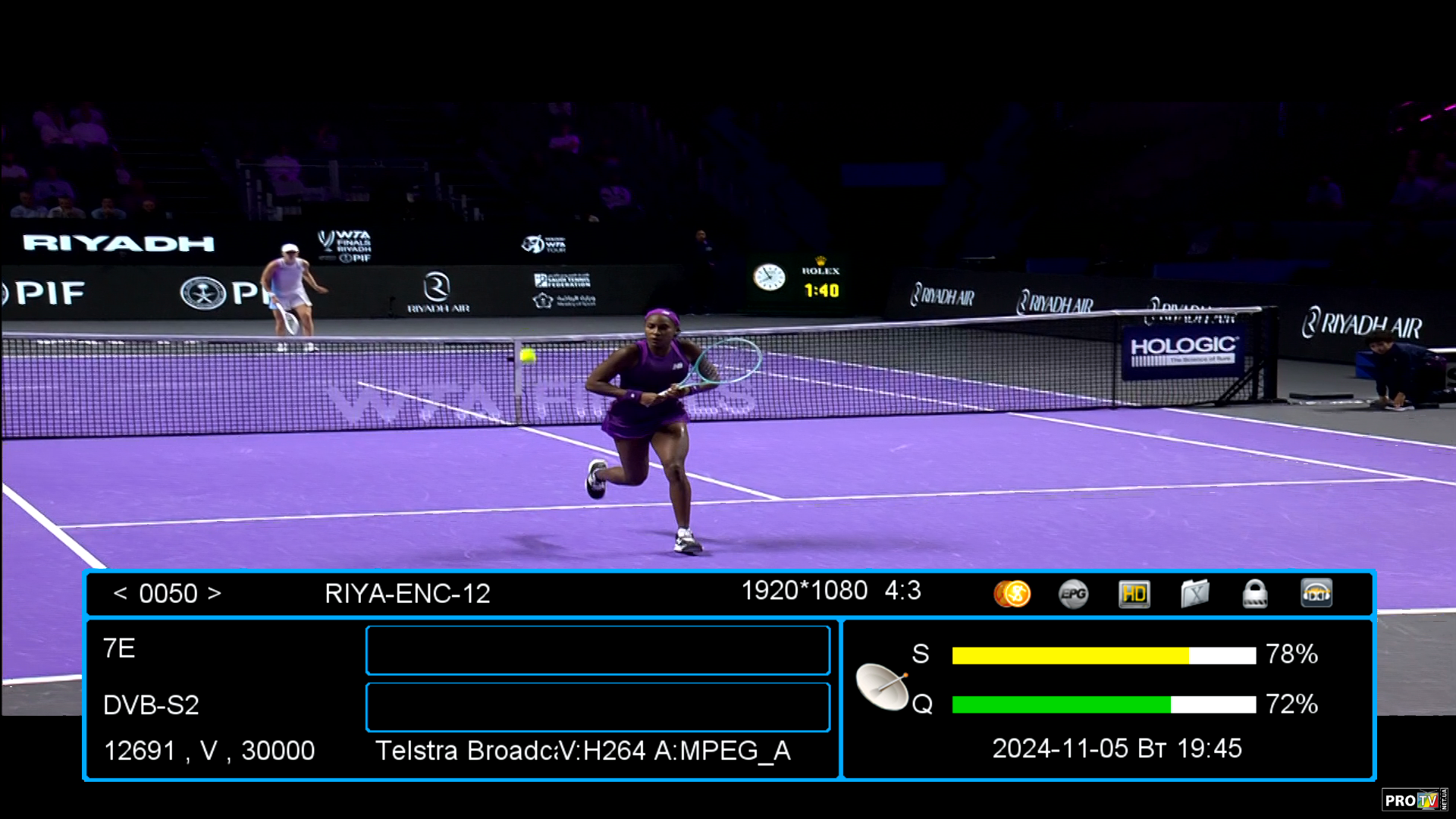Image resolution: width=1456 pixels, height=819 pixels.
Task: Click the yellow HD indicator icon
Action: point(1134,594)
